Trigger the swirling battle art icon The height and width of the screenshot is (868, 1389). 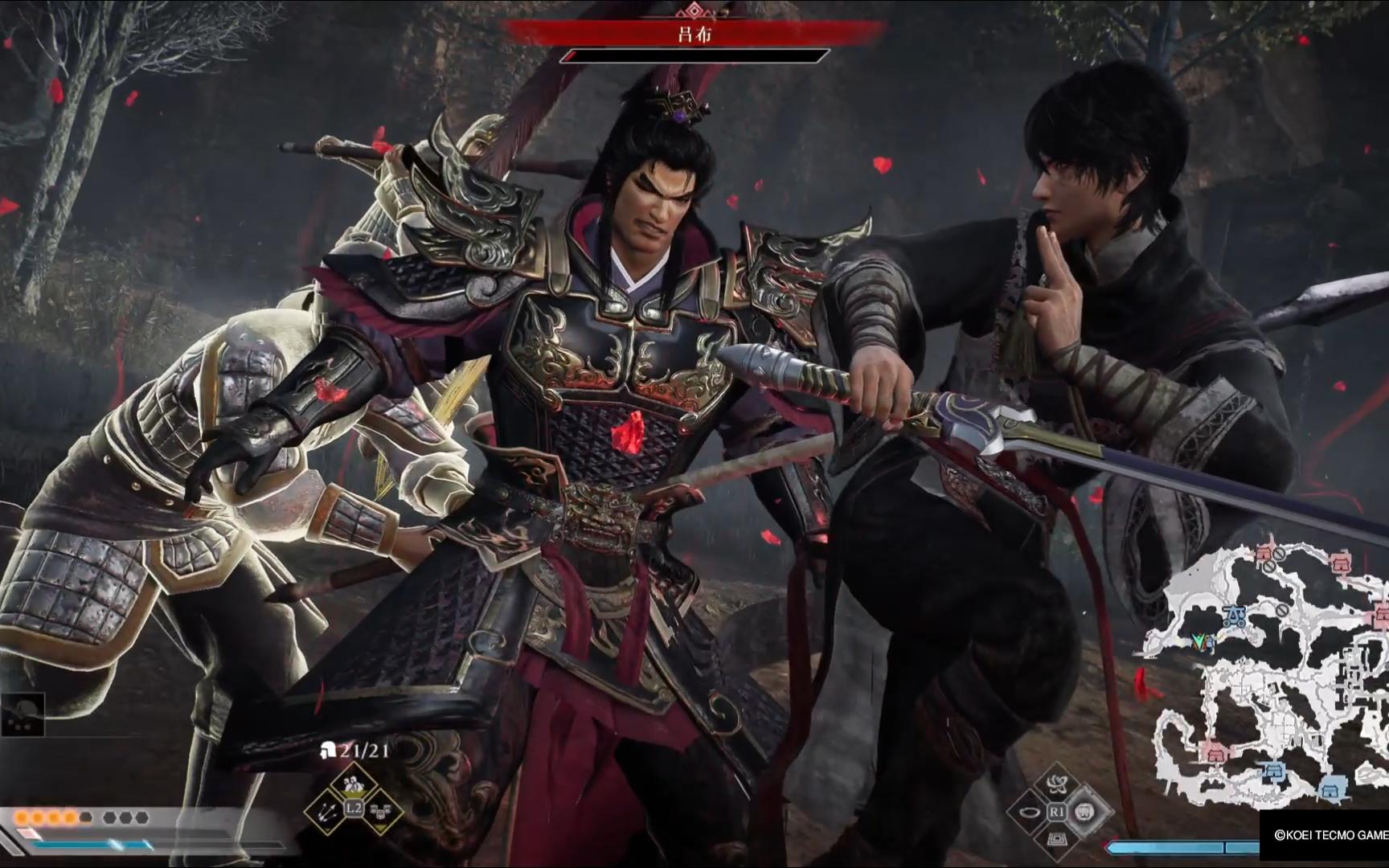[x=1056, y=785]
